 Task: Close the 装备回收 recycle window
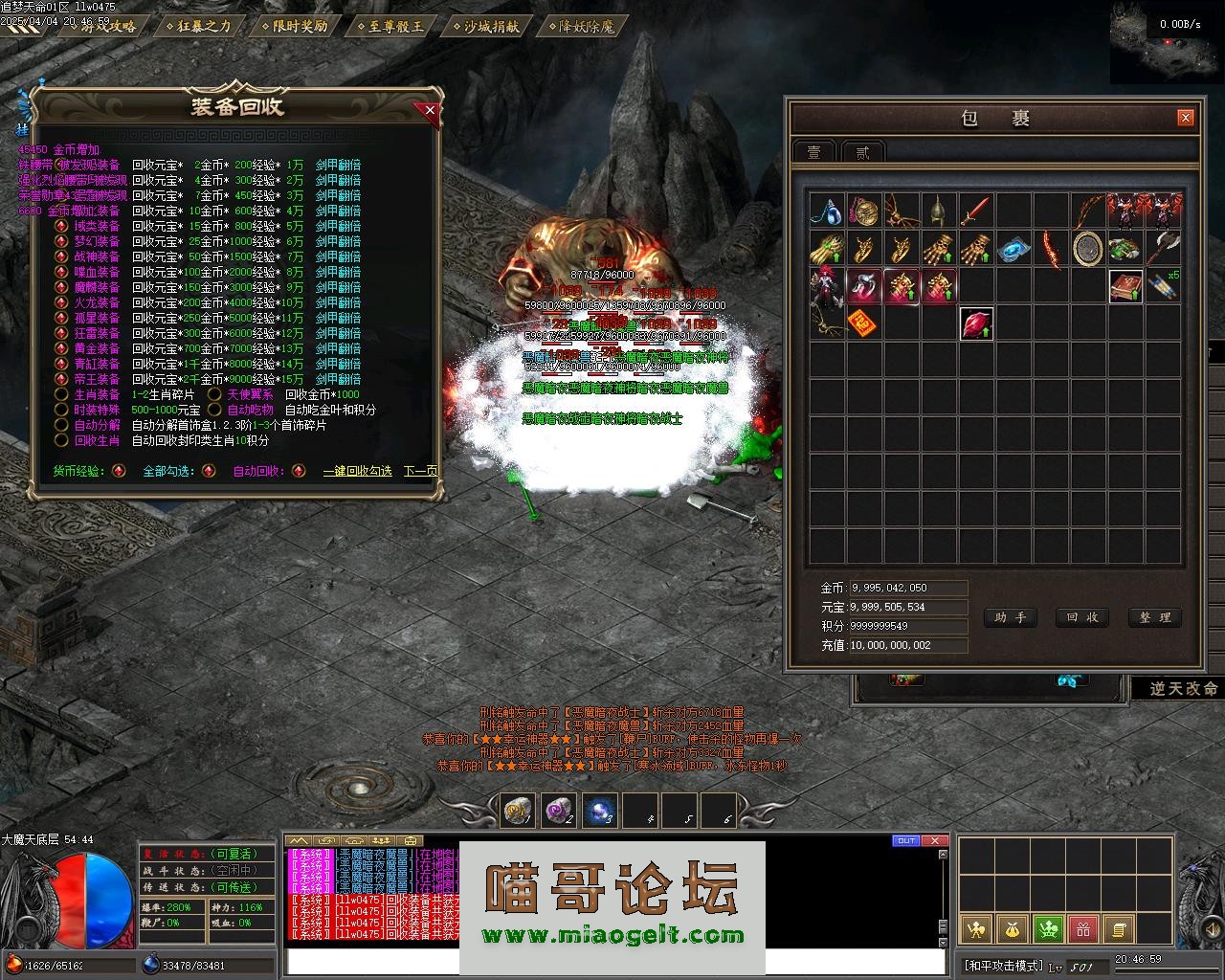430,110
